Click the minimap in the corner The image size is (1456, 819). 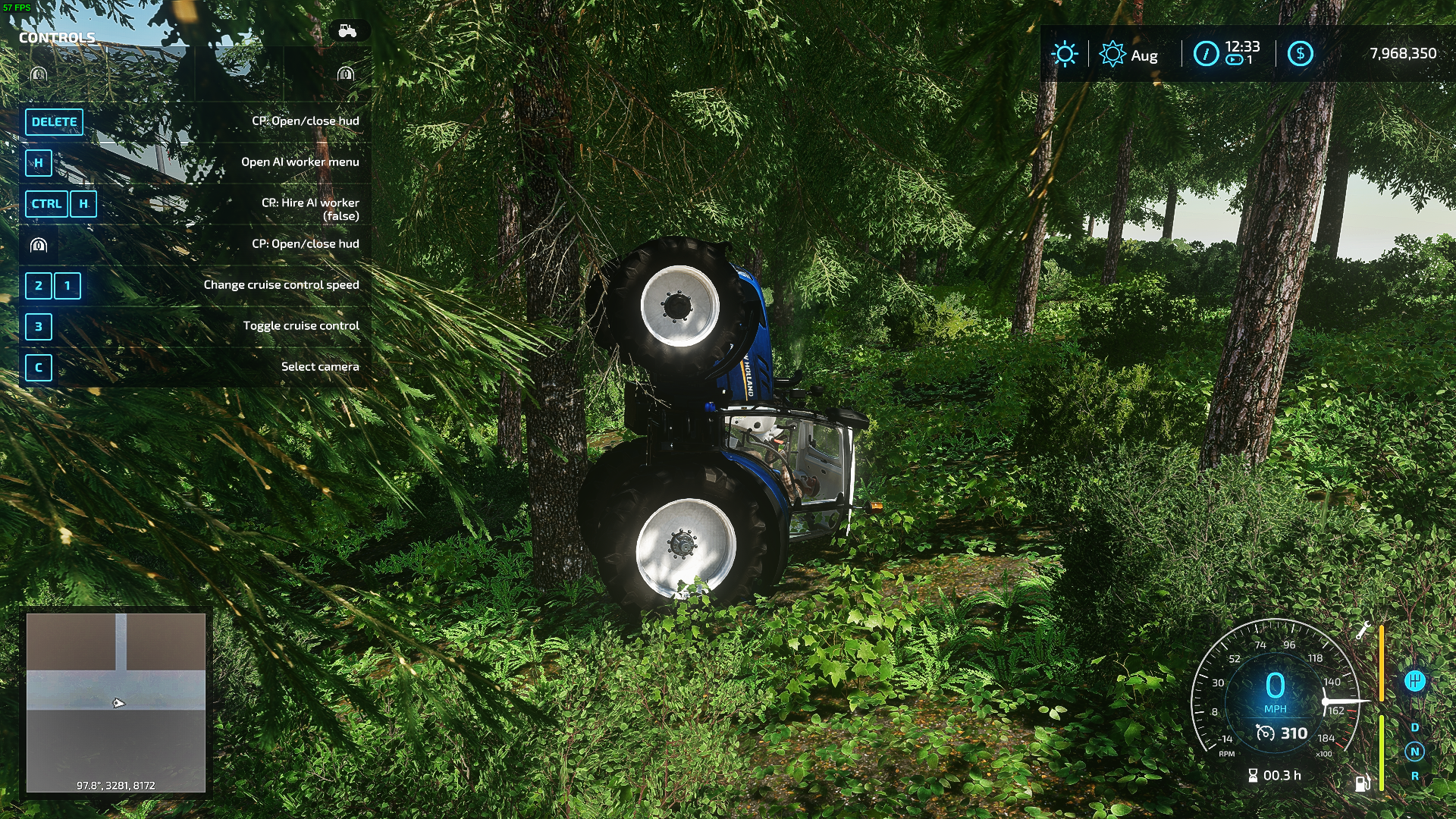click(x=116, y=702)
